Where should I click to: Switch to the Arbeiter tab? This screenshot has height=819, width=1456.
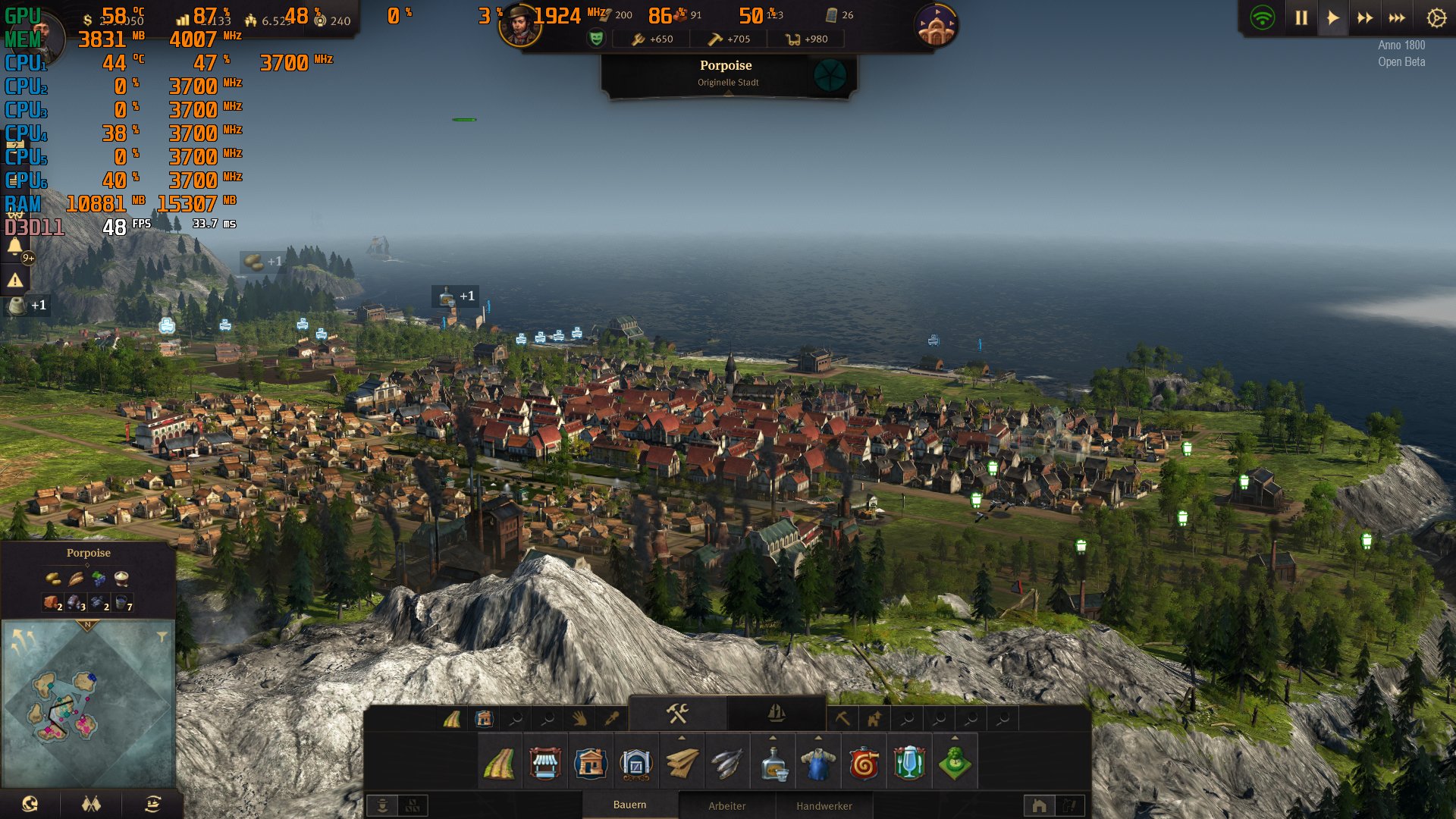[x=726, y=806]
